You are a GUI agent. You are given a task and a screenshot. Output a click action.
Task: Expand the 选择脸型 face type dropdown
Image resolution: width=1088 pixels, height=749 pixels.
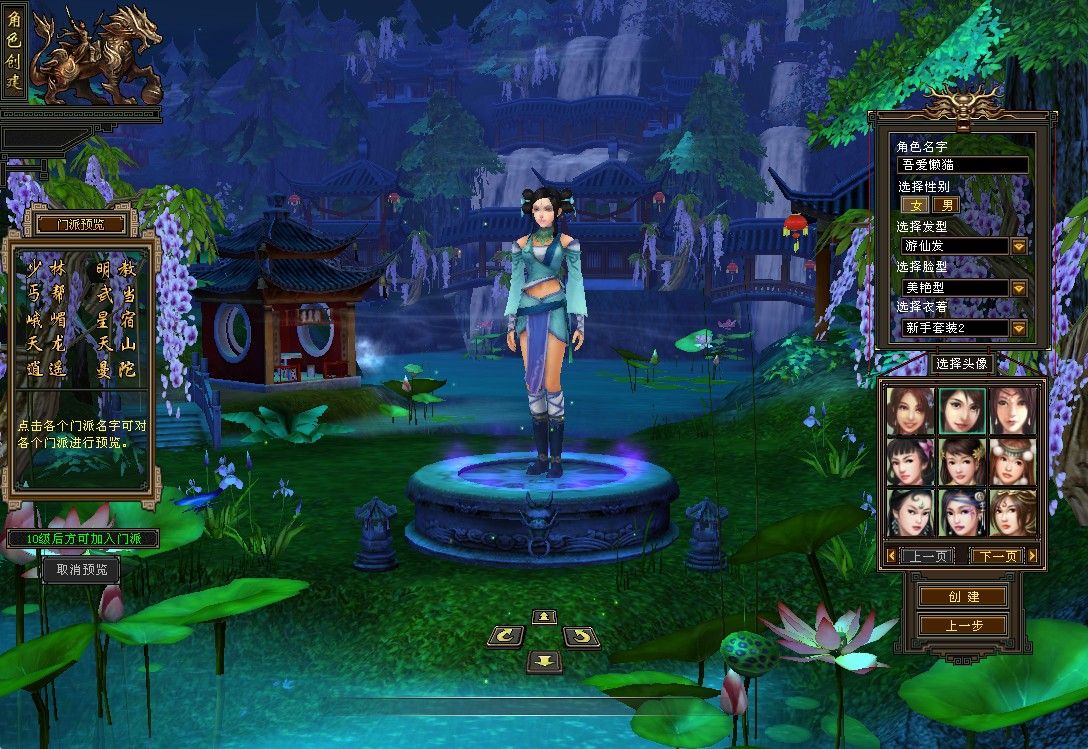1018,287
